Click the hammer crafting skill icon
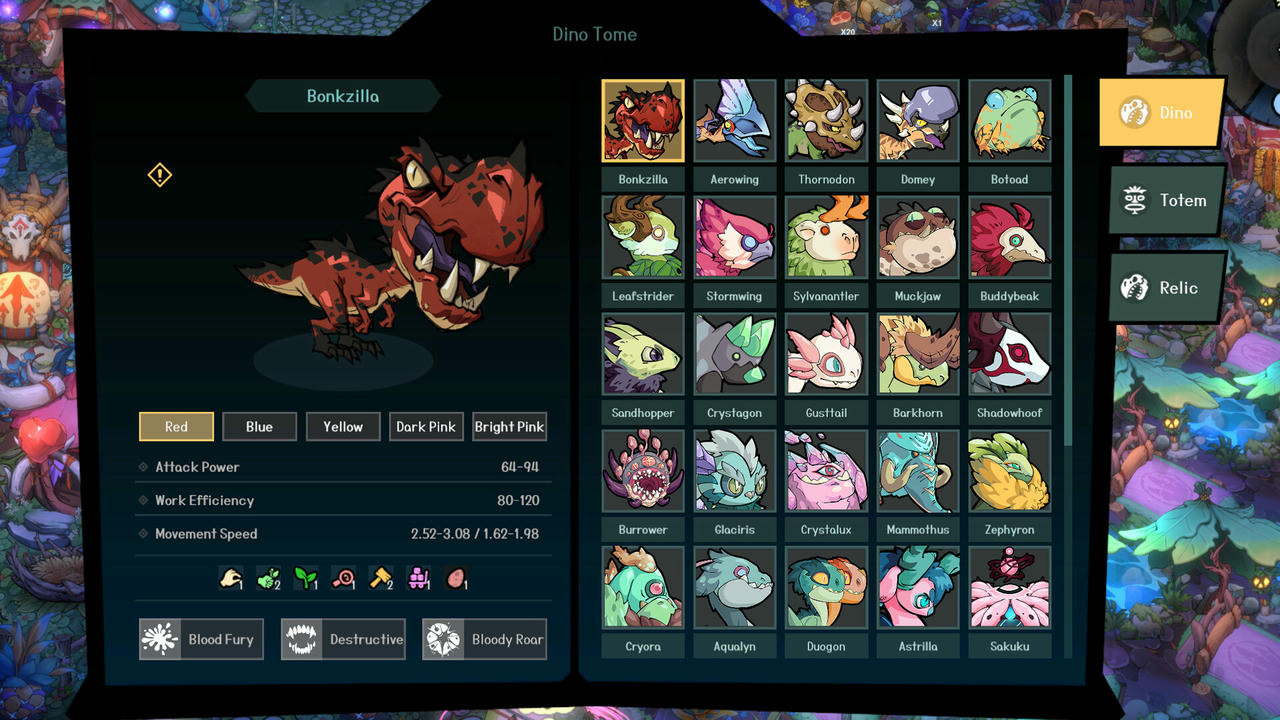1280x720 pixels. [378, 577]
